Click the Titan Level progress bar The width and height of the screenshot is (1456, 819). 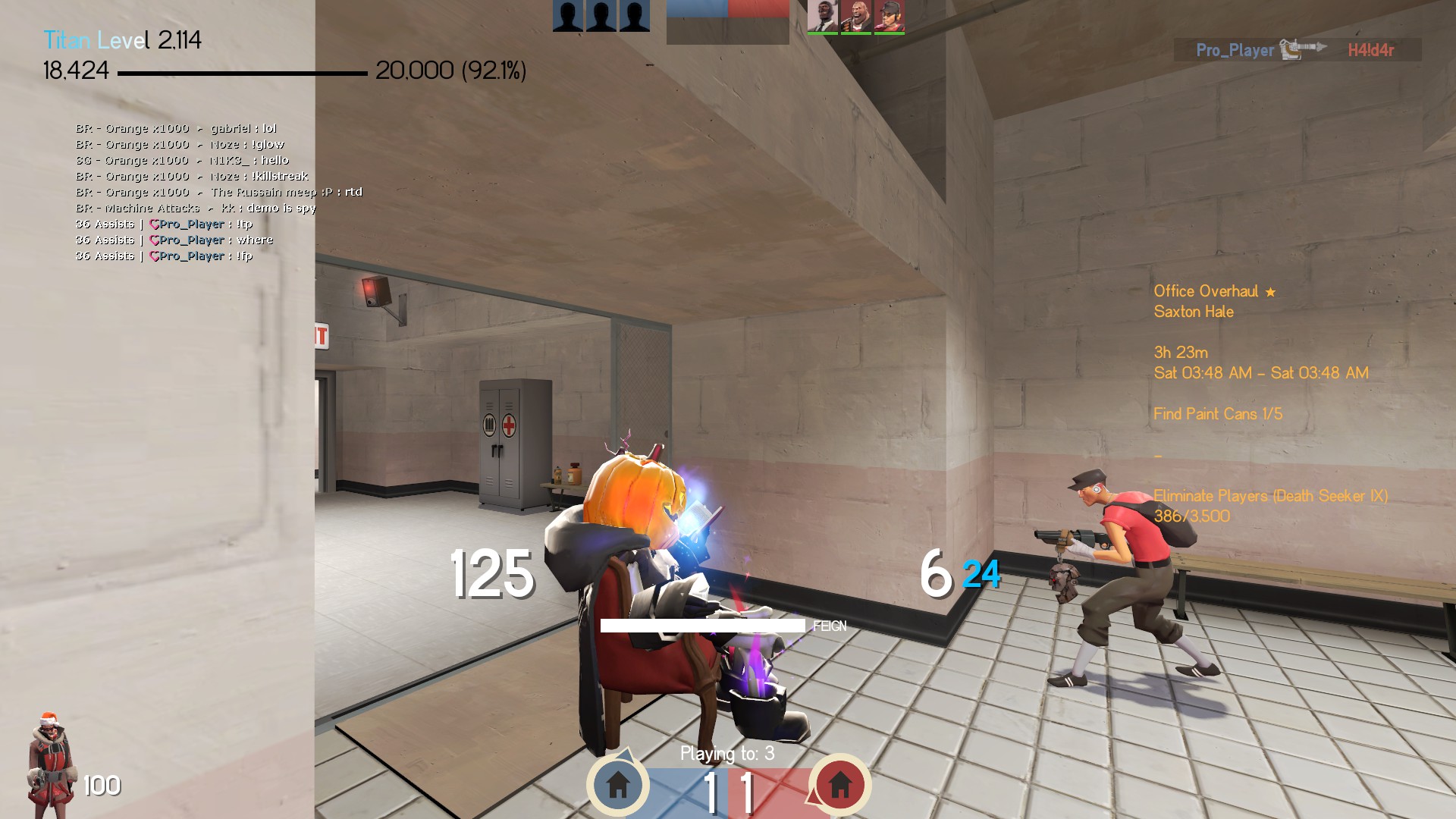(x=242, y=74)
